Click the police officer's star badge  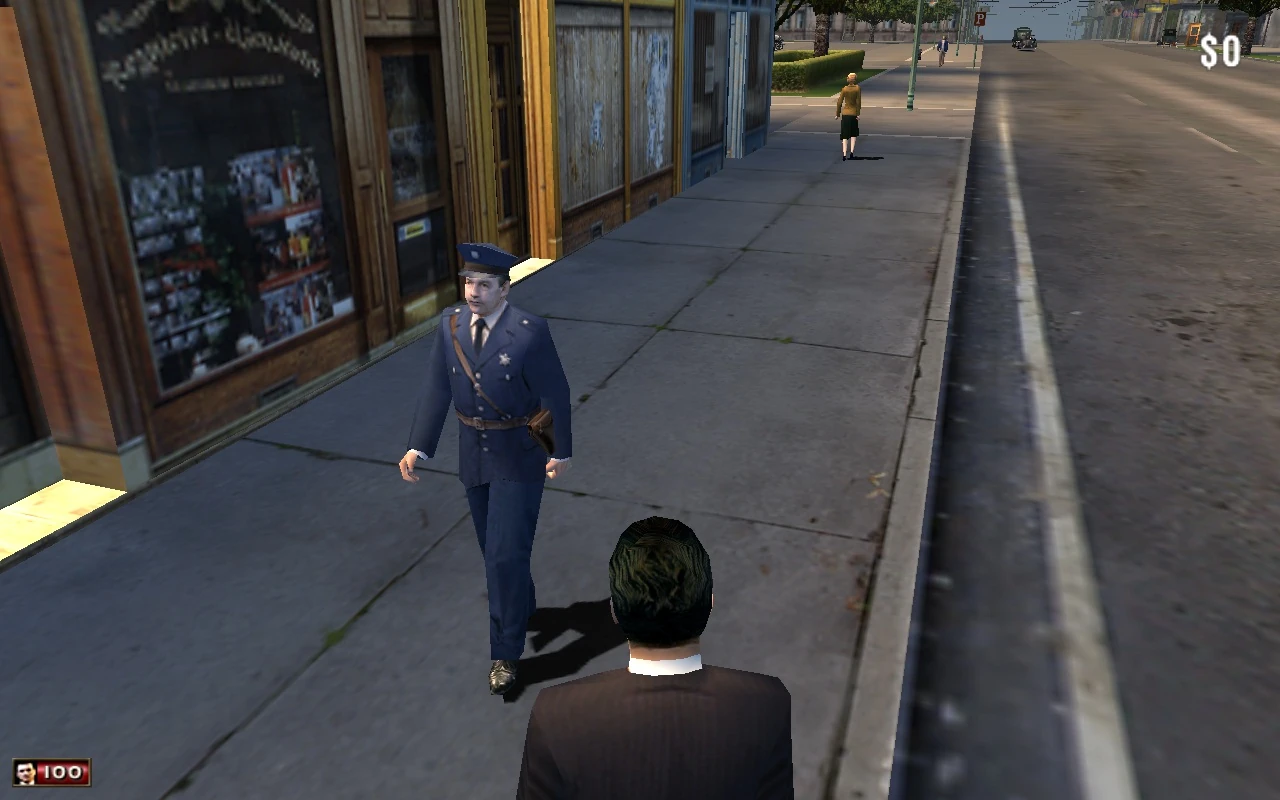pos(504,361)
